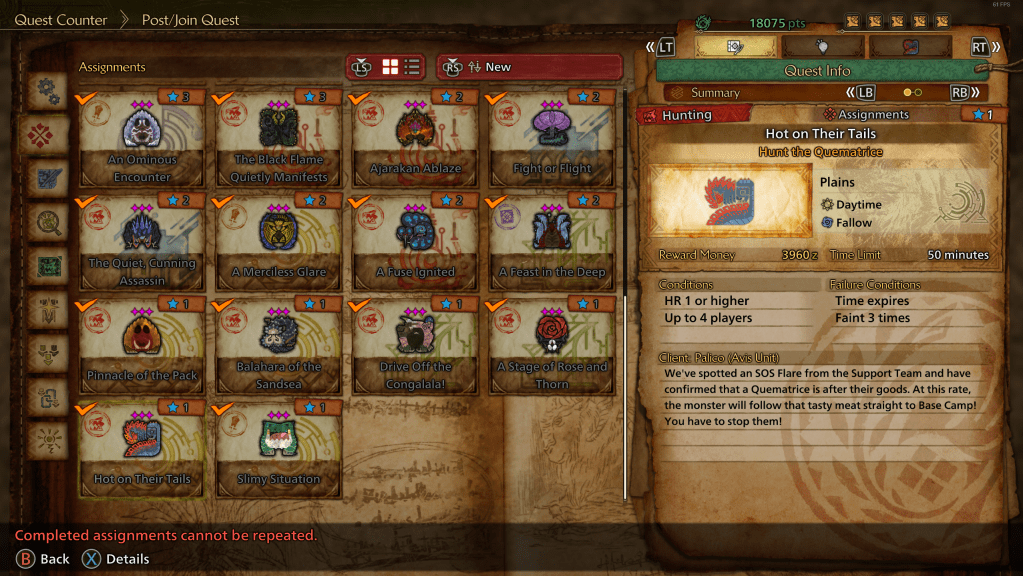Pick The Quiet, Cunning Assassin quest
This screenshot has width=1023, height=576.
pyautogui.click(x=142, y=243)
